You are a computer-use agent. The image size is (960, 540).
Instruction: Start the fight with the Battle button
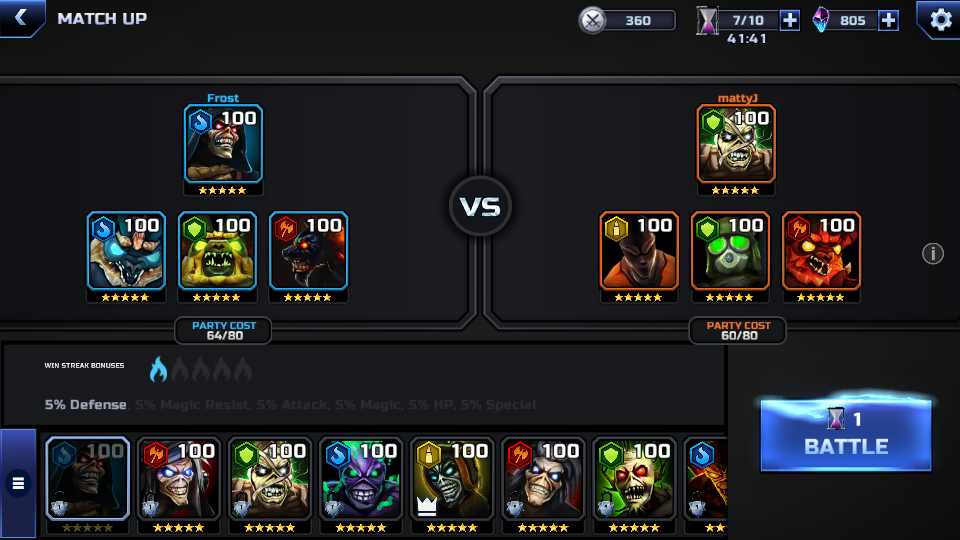(x=845, y=435)
